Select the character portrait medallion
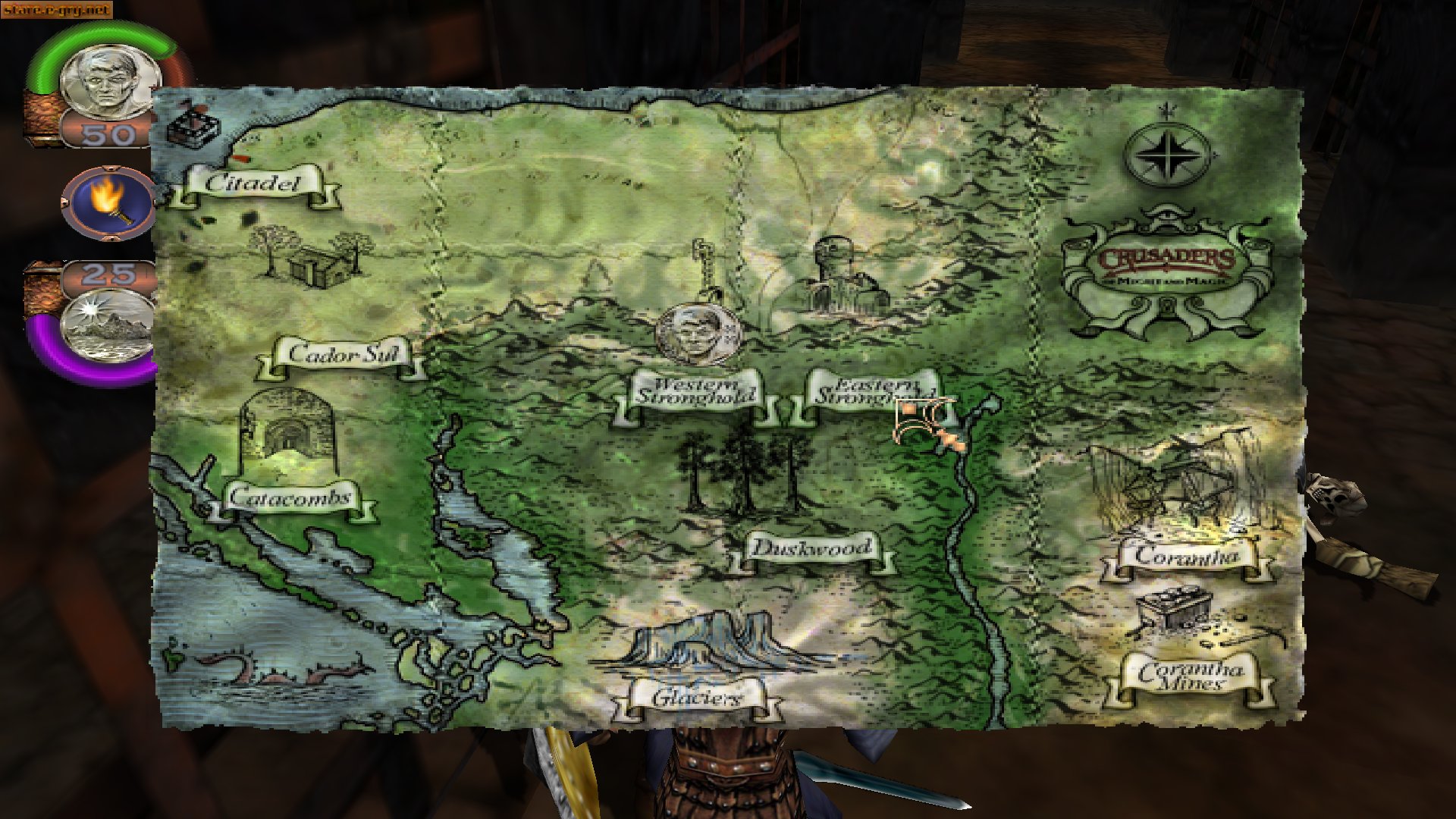 coord(106,80)
